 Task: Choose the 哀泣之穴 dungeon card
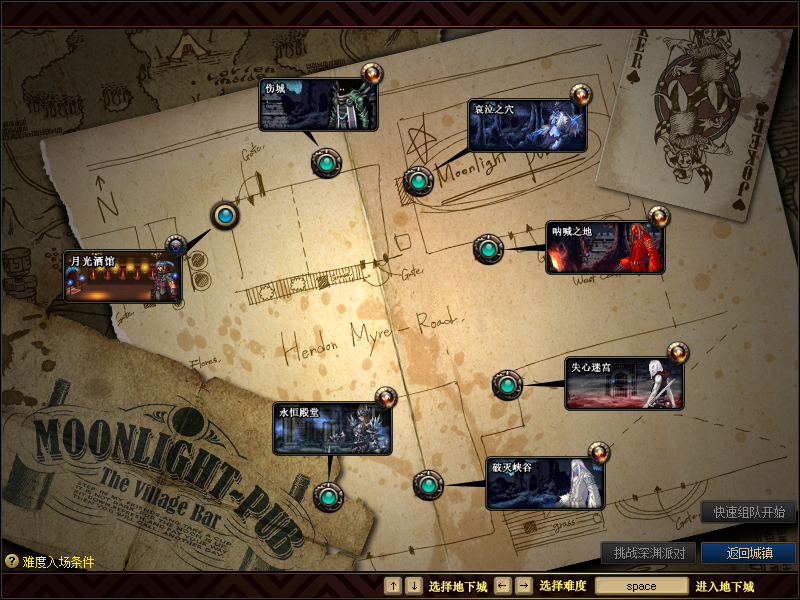click(527, 126)
